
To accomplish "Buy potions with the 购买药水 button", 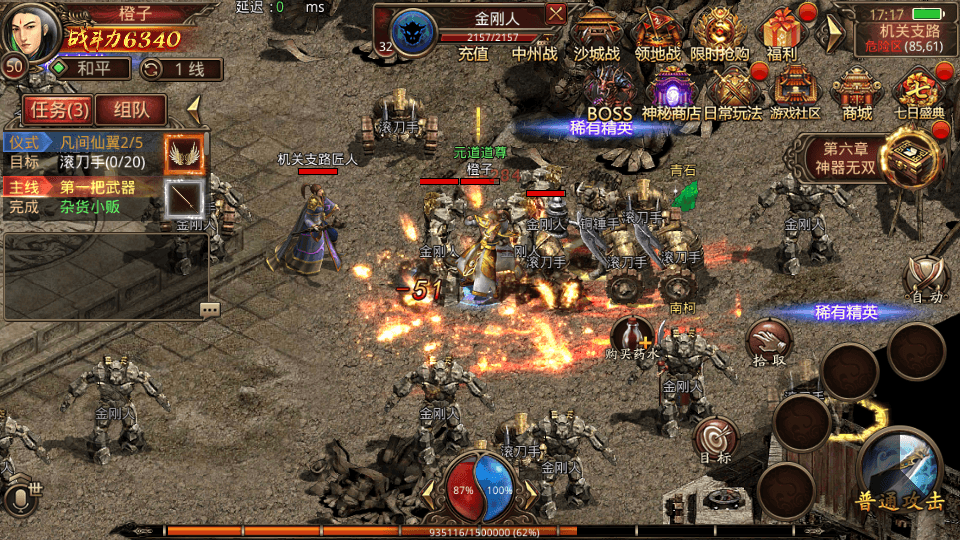I will point(633,338).
